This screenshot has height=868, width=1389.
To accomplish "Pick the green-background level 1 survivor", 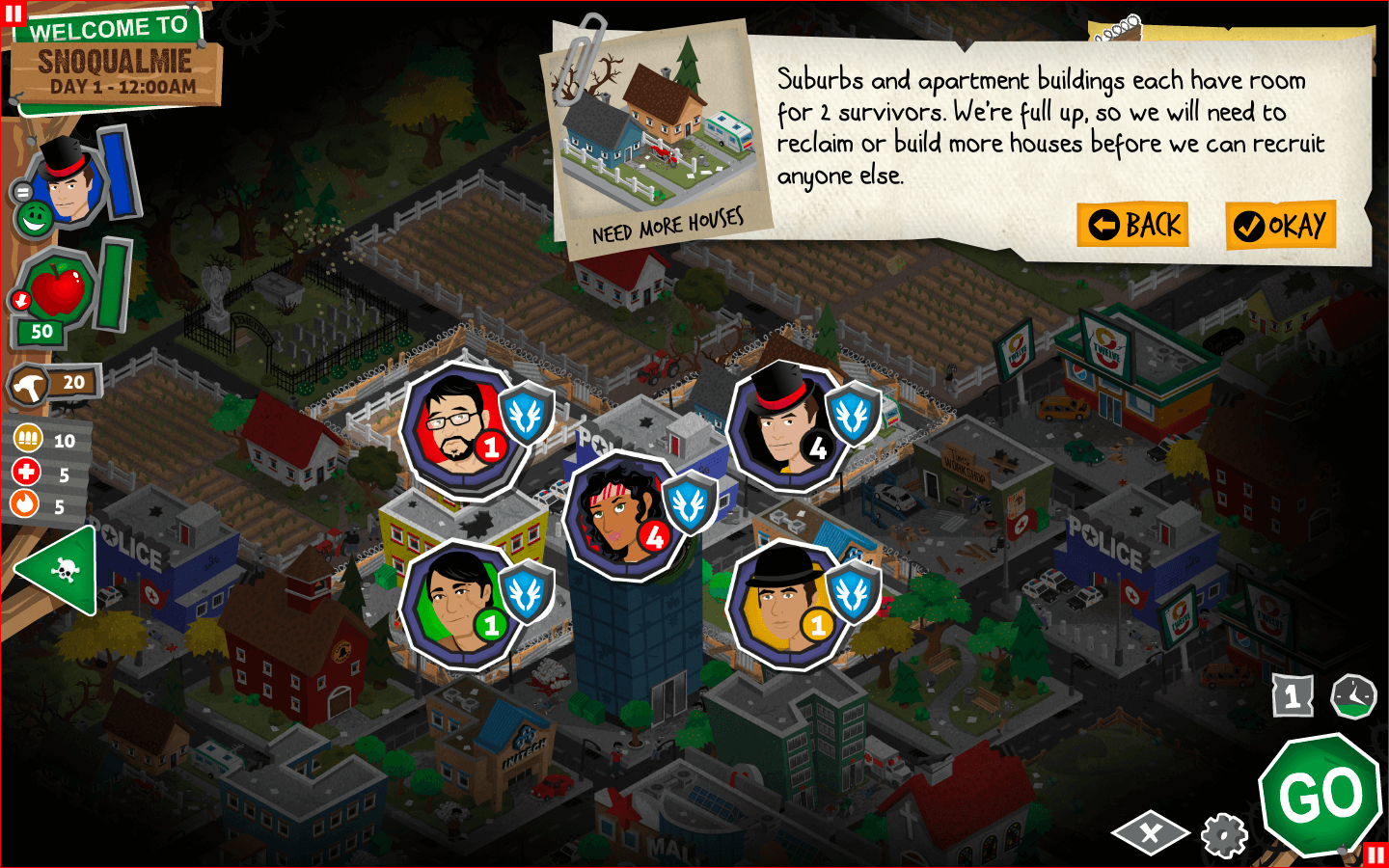I will tap(457, 605).
